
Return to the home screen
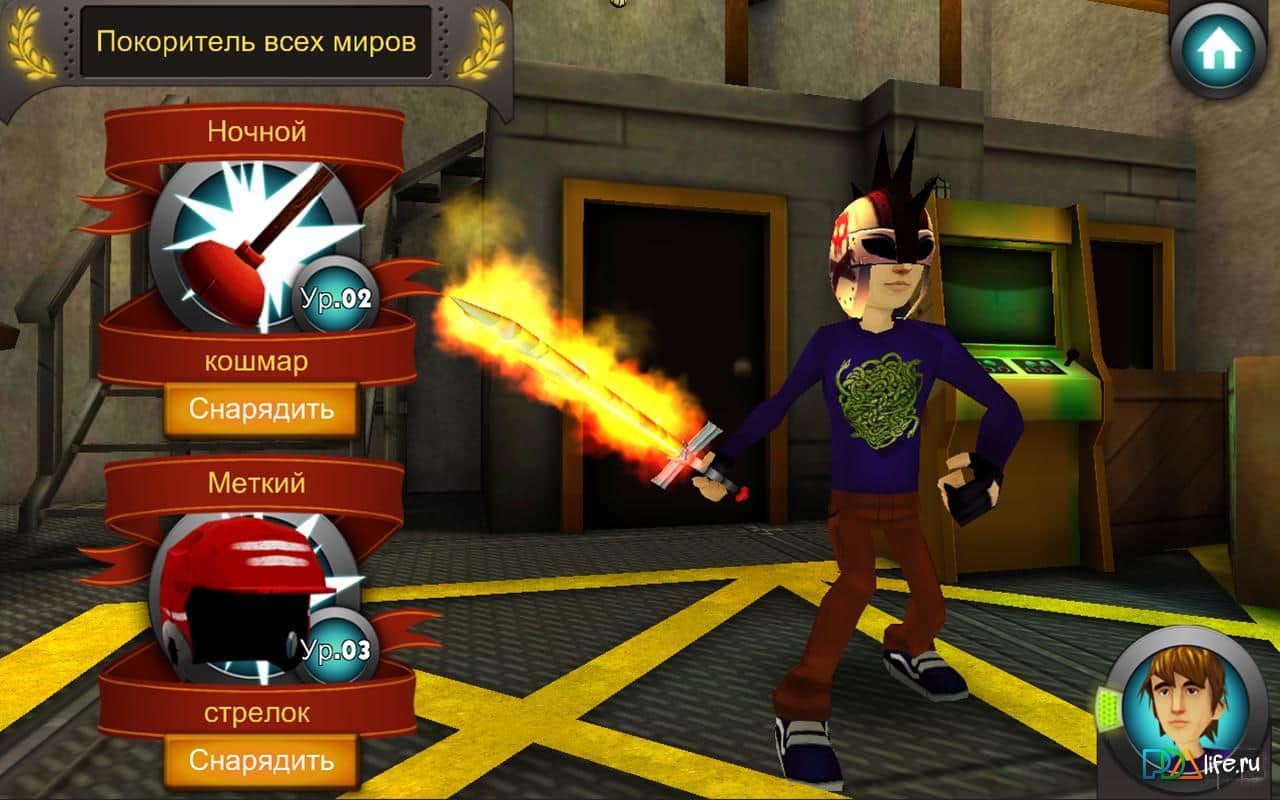click(x=1219, y=50)
